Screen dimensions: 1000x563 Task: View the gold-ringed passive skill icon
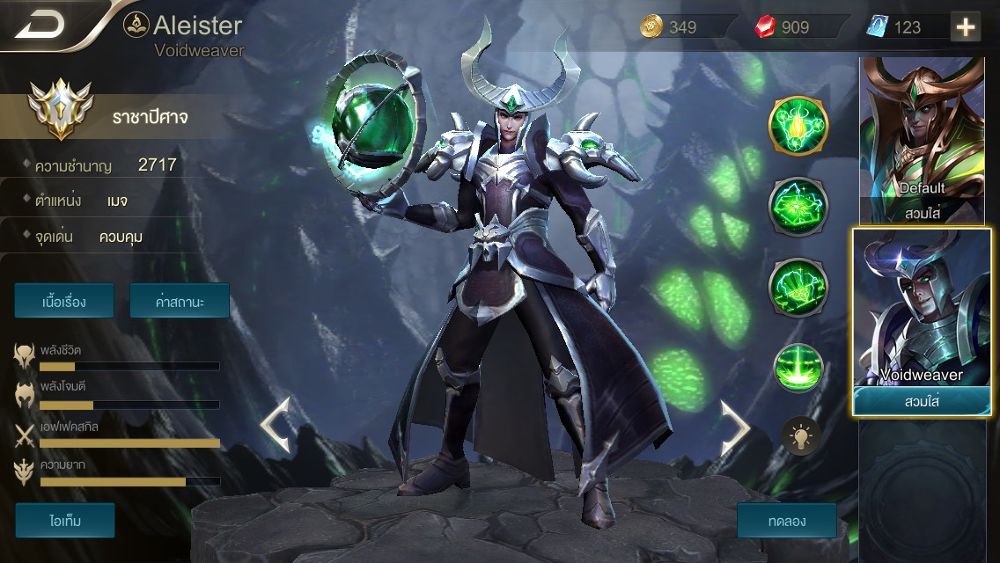coord(797,125)
